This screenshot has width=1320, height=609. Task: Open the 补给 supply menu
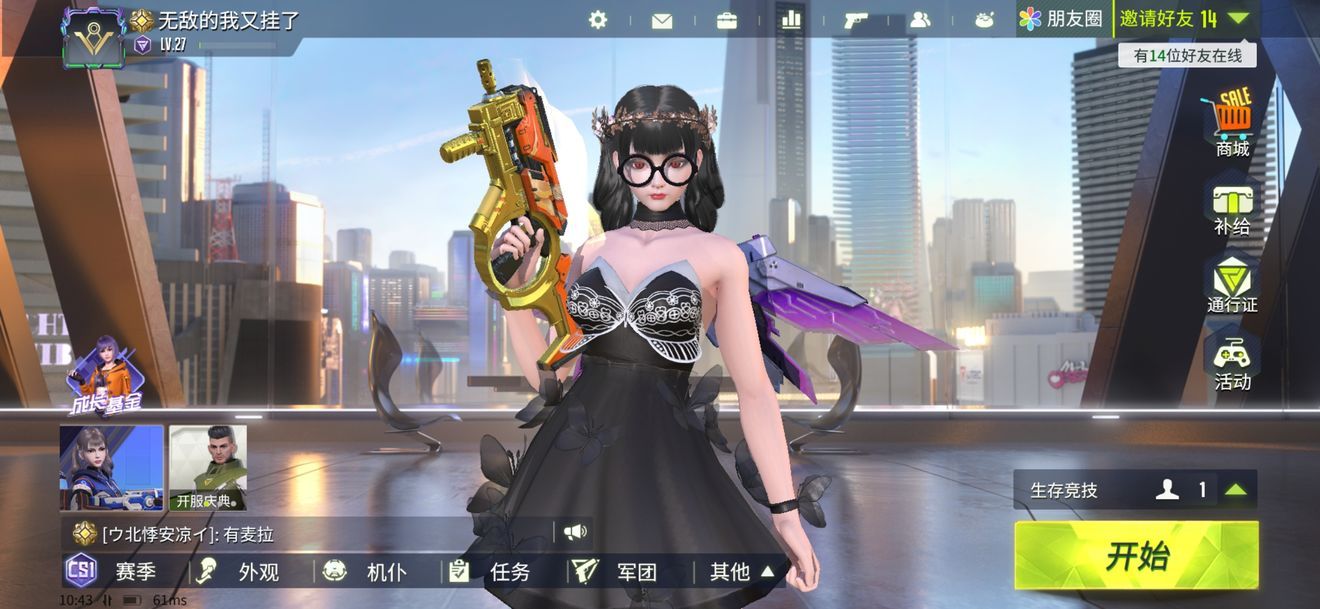point(1232,208)
